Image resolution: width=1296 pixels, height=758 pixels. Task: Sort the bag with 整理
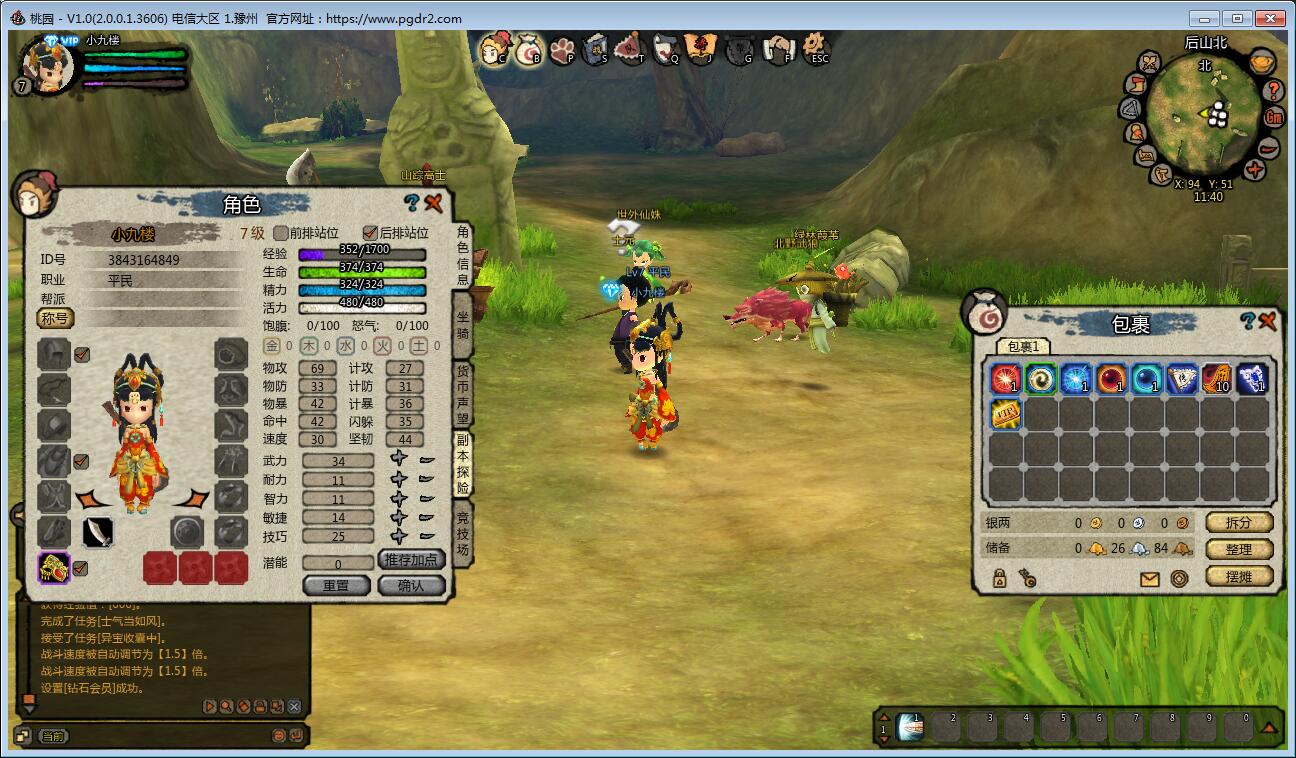tap(1238, 549)
